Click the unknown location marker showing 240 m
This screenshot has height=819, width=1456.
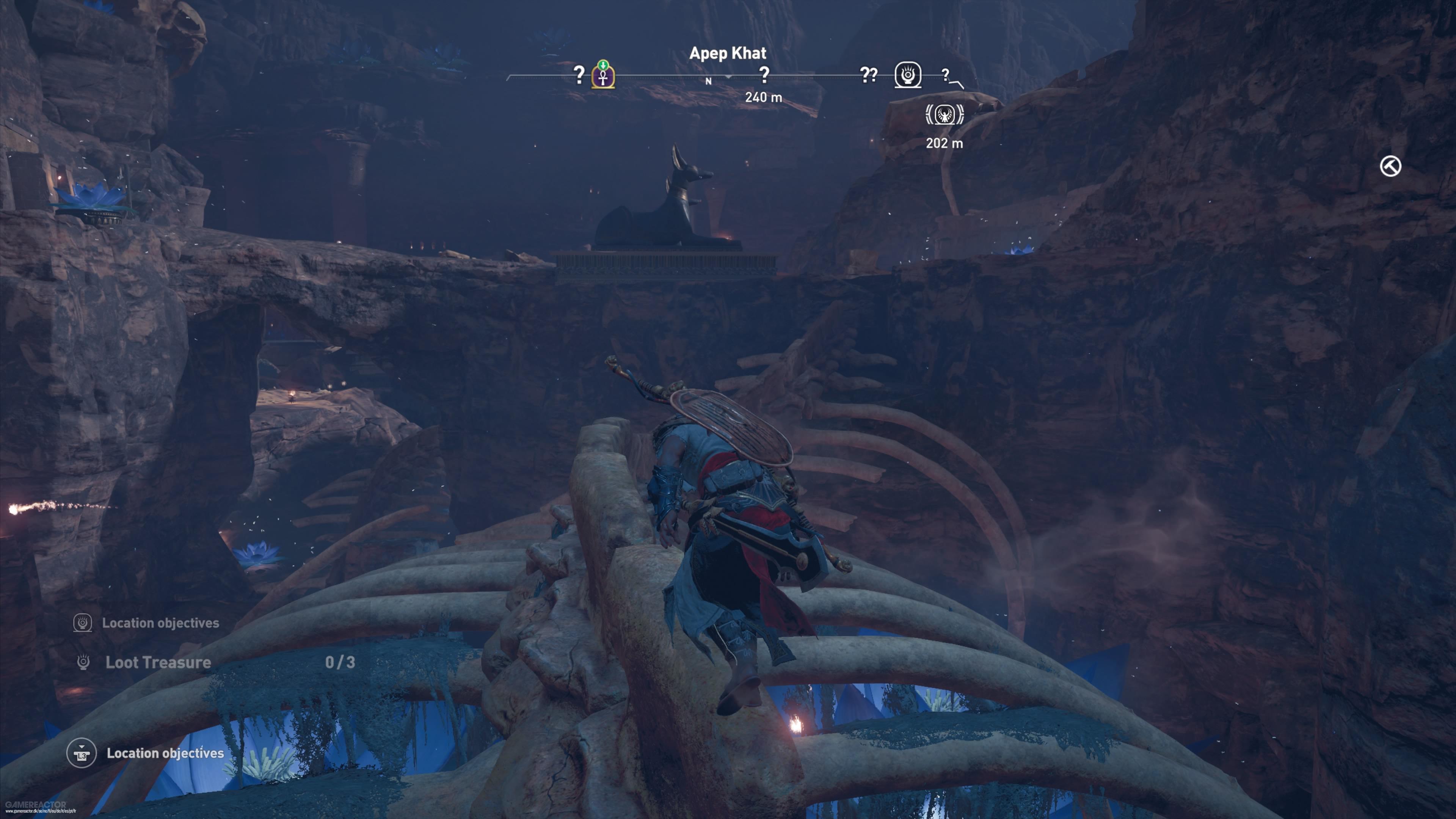[x=764, y=75]
